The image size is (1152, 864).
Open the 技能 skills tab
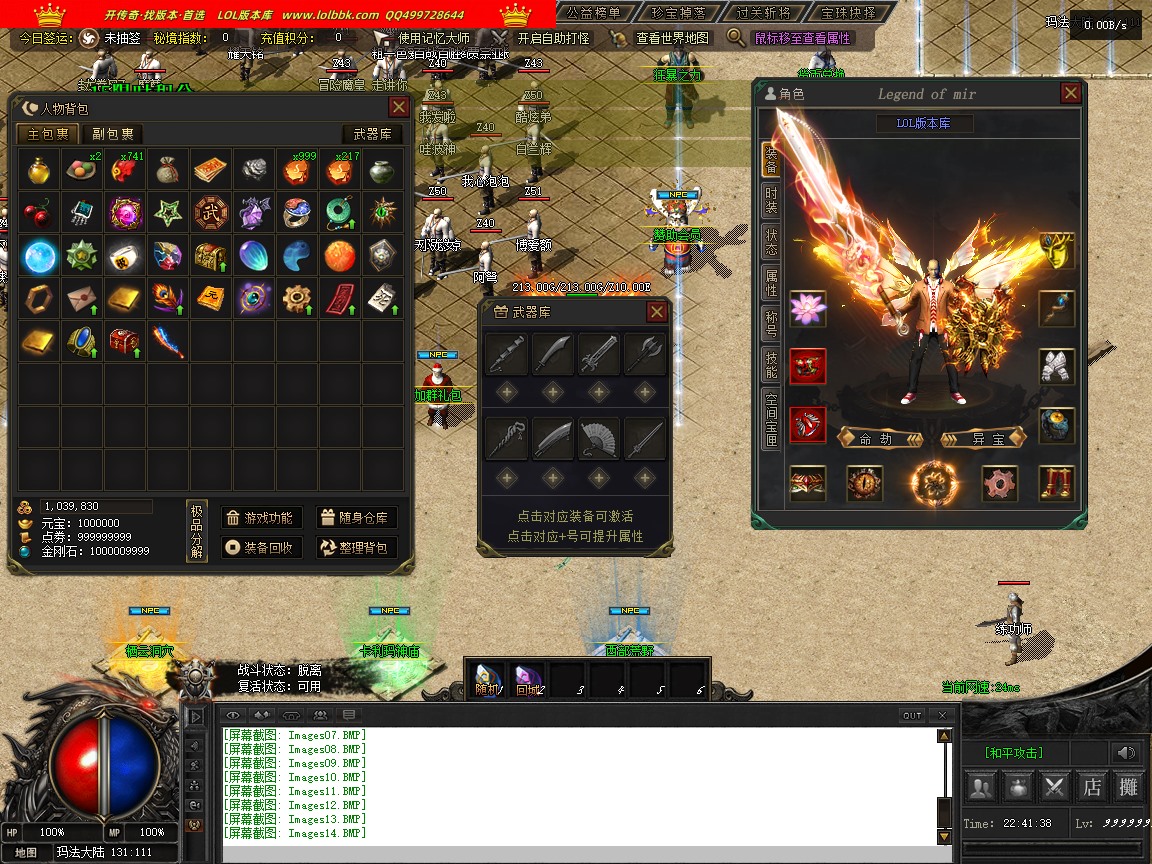tap(771, 364)
